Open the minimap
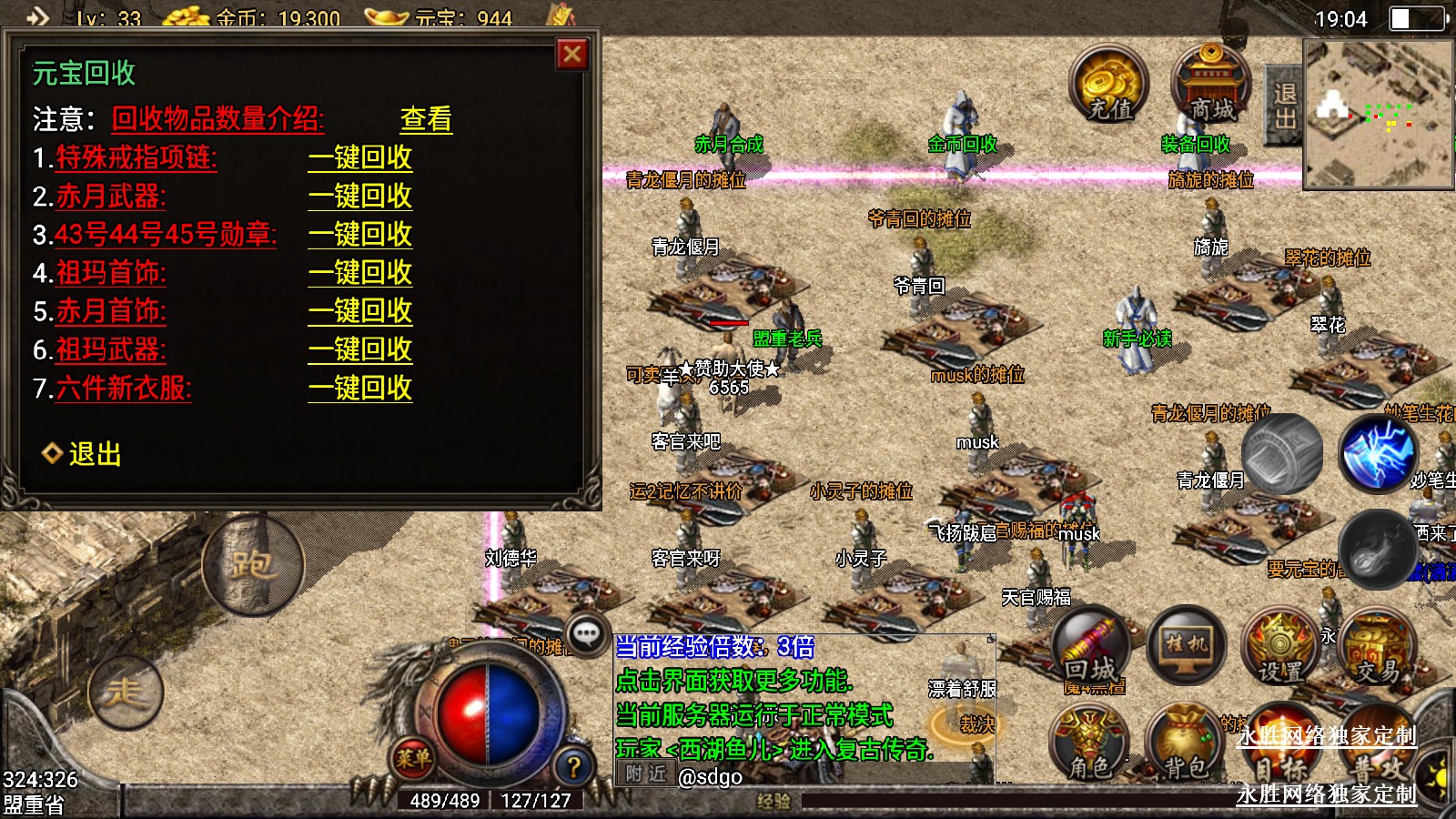The image size is (1456, 819). pyautogui.click(x=1378, y=114)
